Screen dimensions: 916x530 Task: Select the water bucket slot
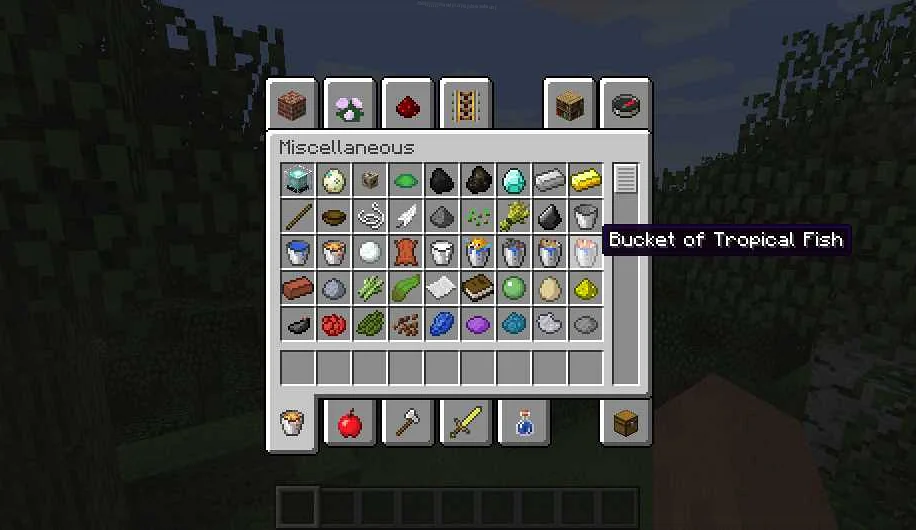tap(298, 253)
